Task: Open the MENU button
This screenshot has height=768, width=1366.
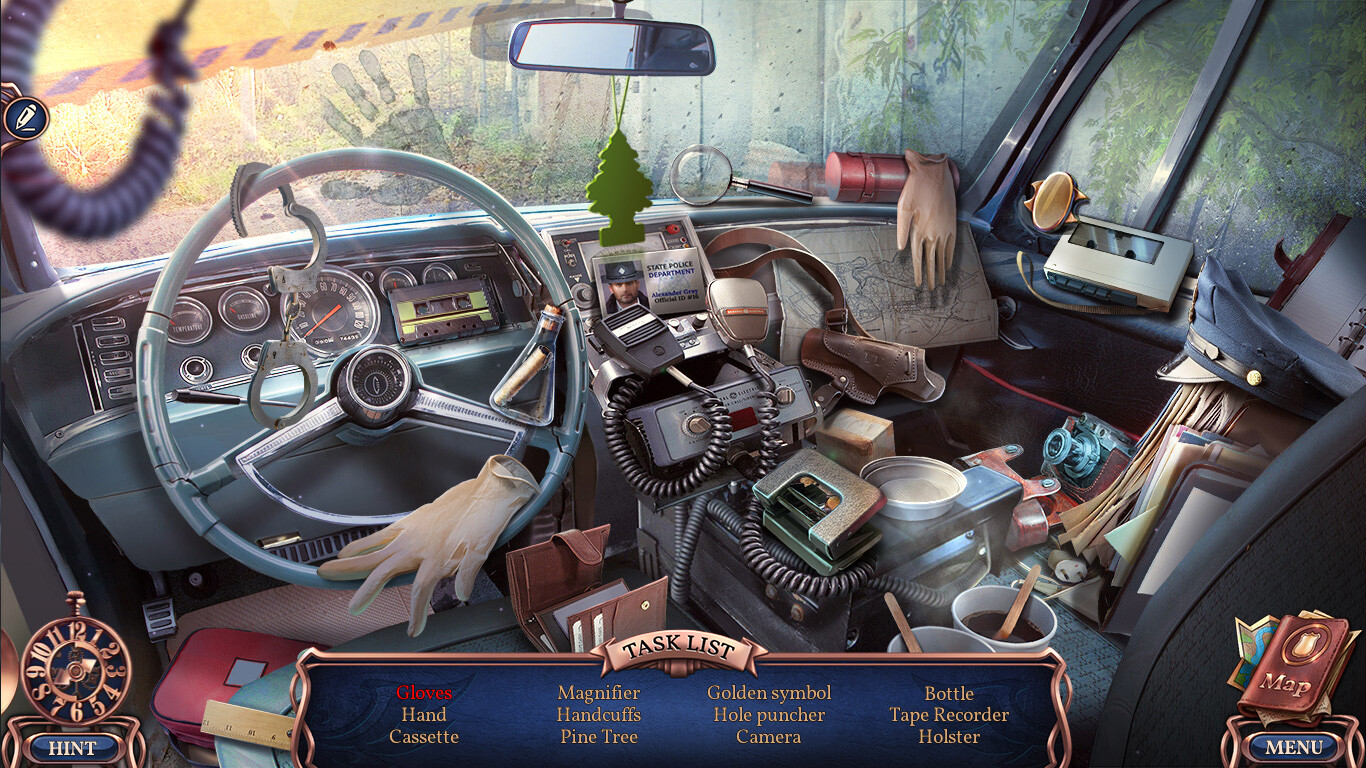Action: 1293,747
